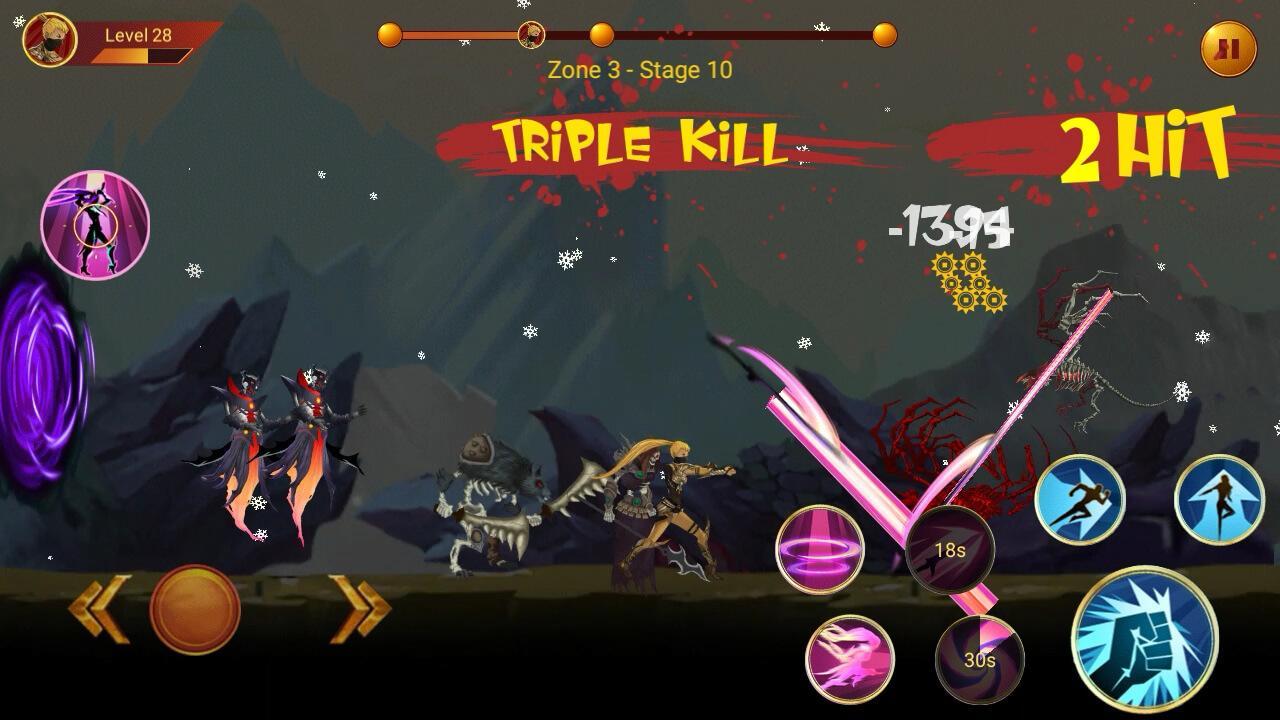Move right with the double-chevron arrow
1280x720 pixels.
click(359, 608)
